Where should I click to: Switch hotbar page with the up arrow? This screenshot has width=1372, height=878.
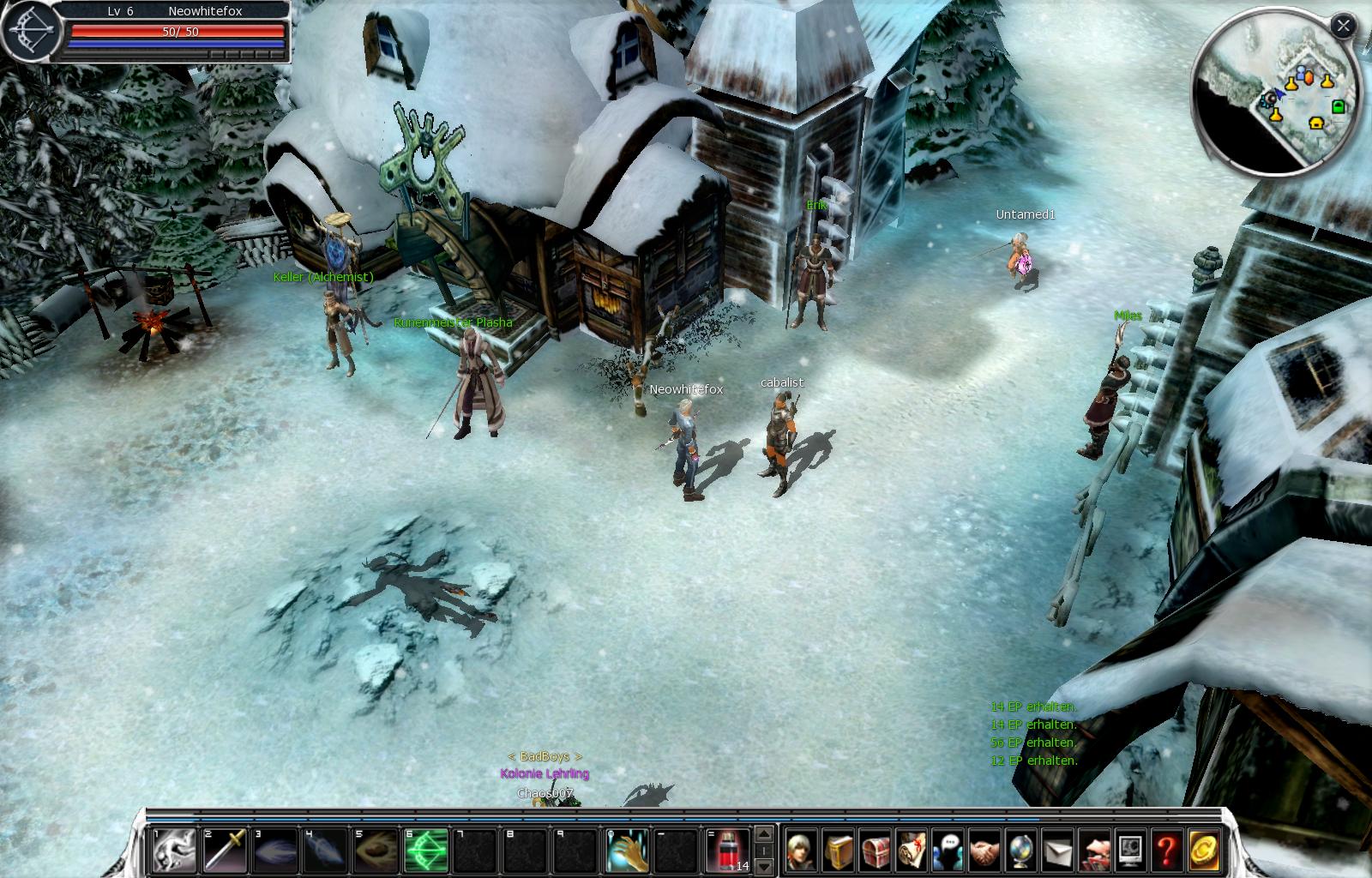click(765, 834)
